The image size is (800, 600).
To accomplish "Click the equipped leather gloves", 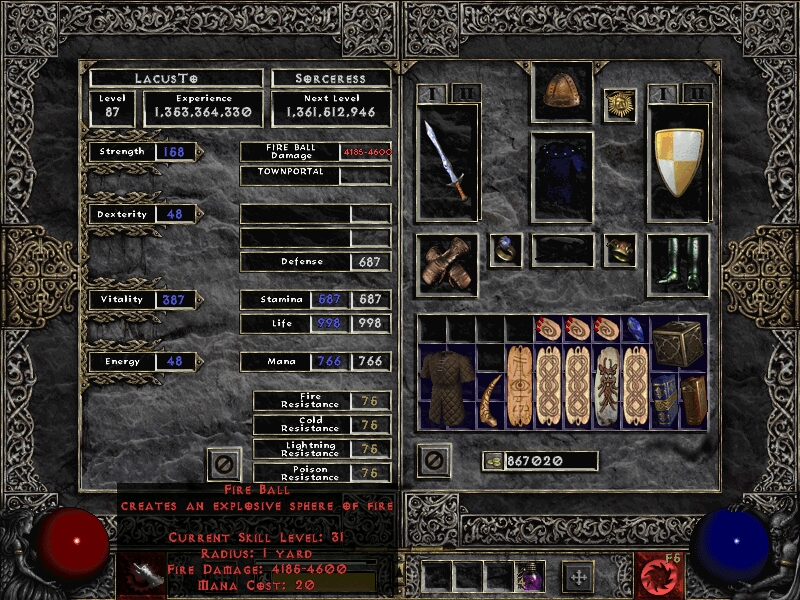I will coord(446,264).
